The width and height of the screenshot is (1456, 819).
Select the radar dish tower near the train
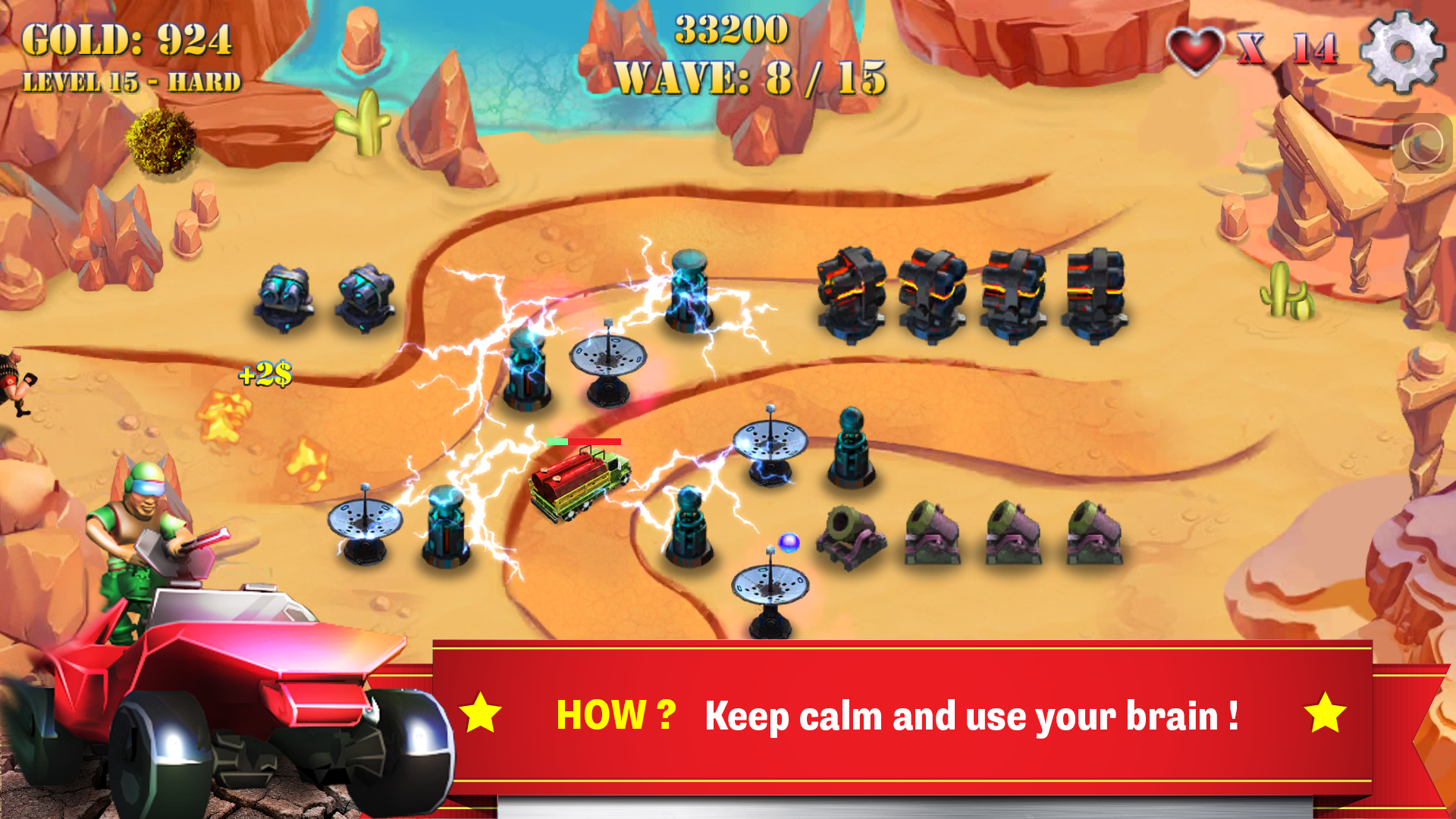tap(607, 364)
